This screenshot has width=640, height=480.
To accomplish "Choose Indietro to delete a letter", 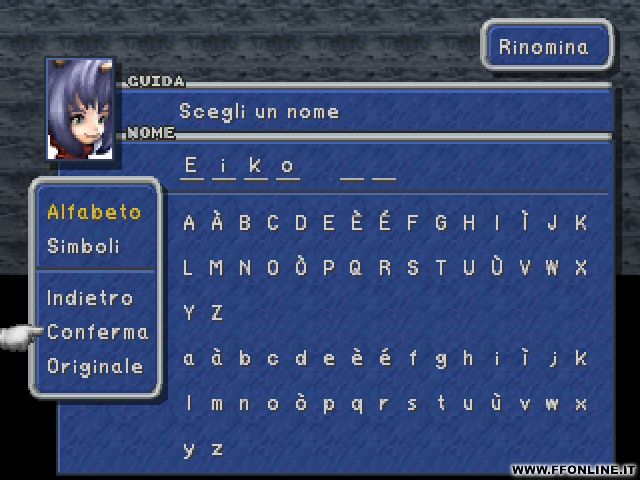I will pos(89,298).
